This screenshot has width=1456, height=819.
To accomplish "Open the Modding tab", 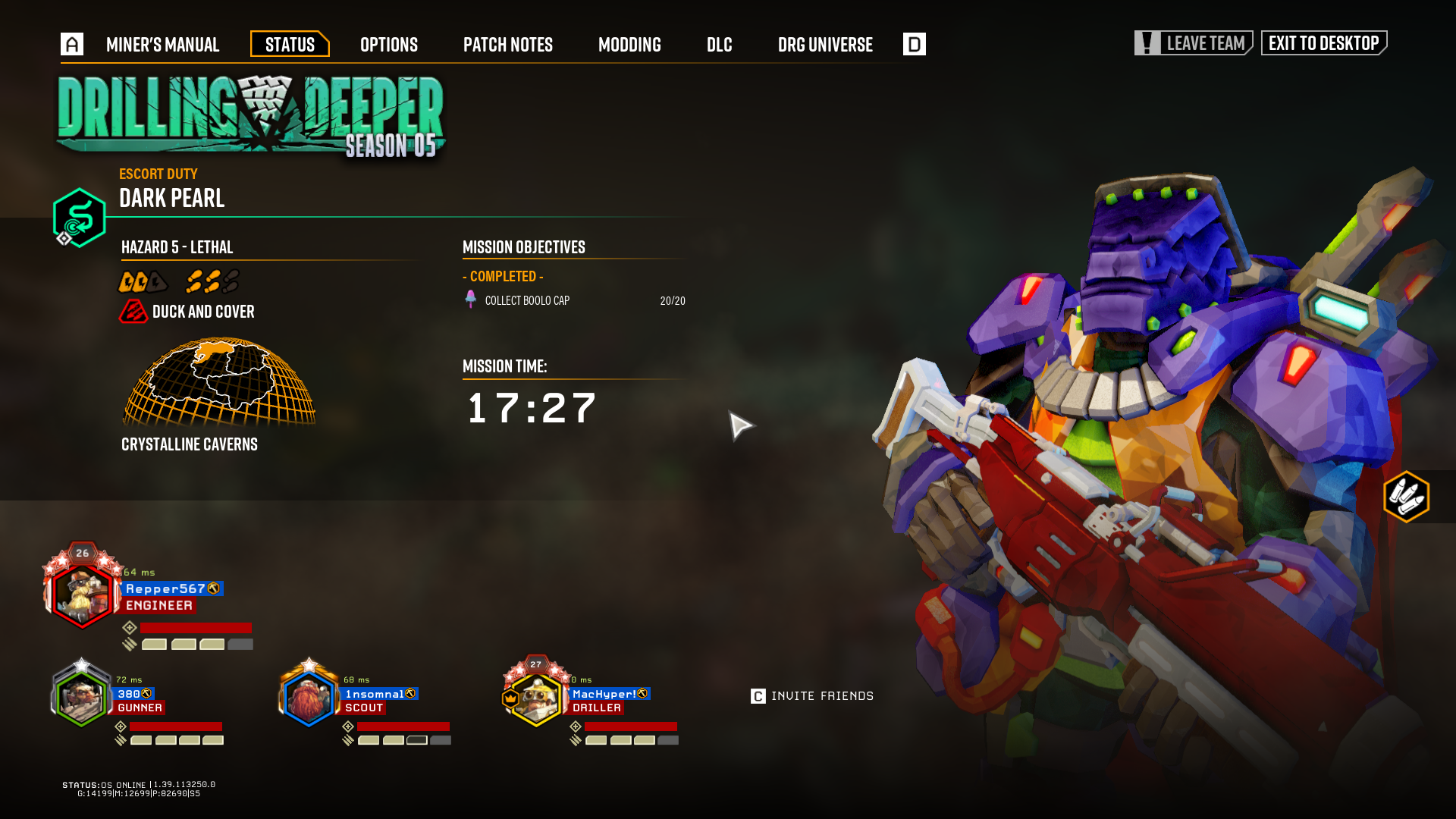I will 629,45.
